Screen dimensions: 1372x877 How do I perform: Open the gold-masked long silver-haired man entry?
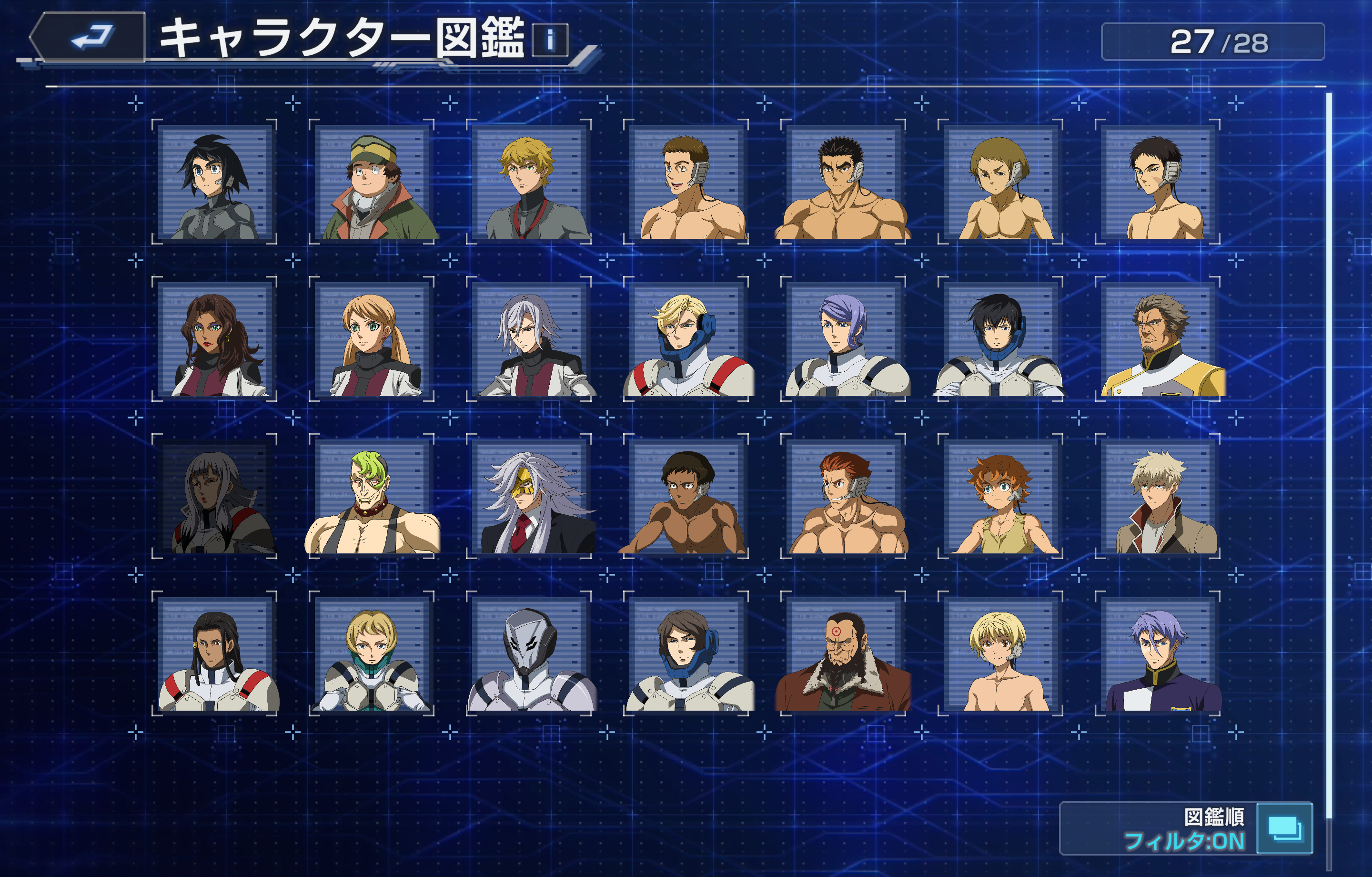tap(529, 497)
